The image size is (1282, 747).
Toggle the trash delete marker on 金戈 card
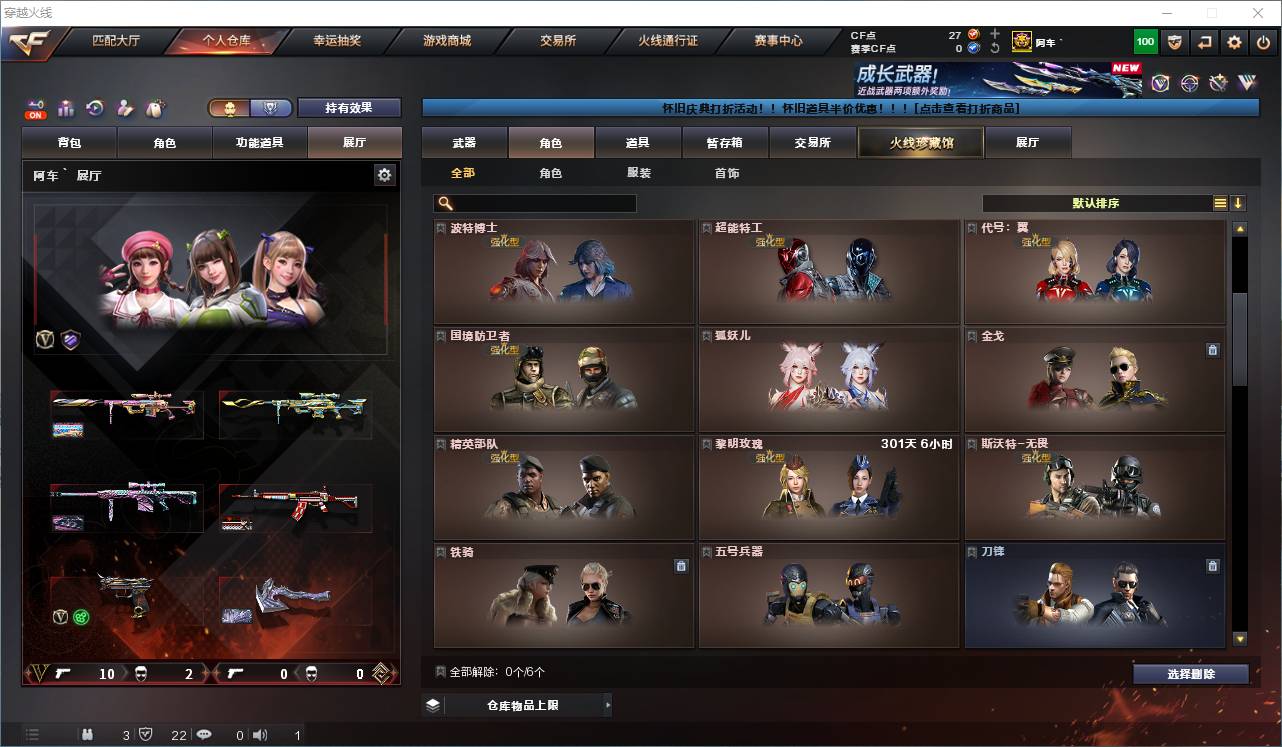click(x=1212, y=350)
